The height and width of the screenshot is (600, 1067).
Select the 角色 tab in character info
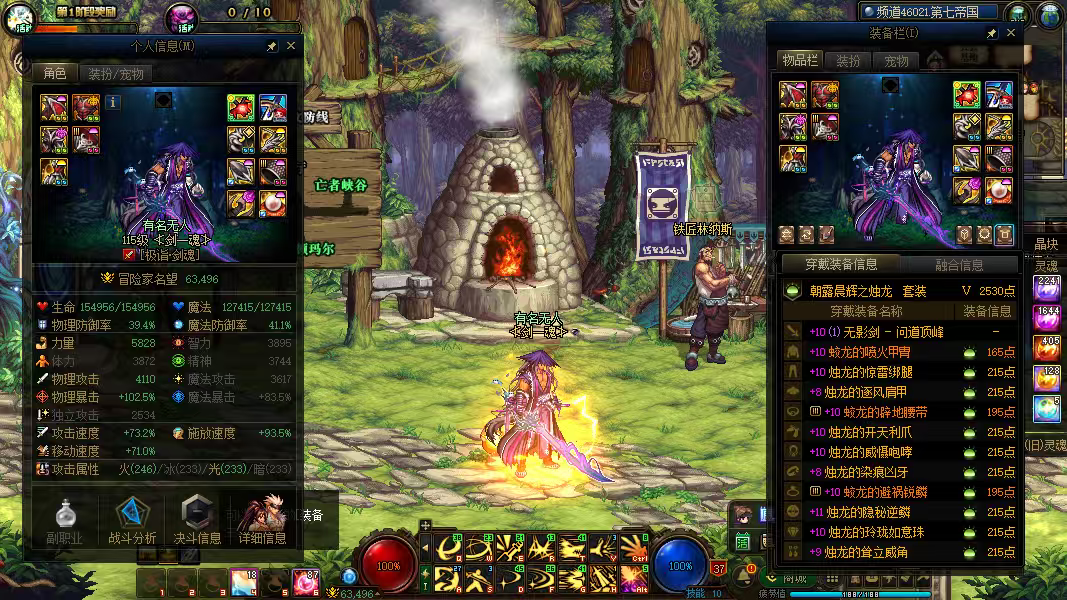(x=54, y=74)
